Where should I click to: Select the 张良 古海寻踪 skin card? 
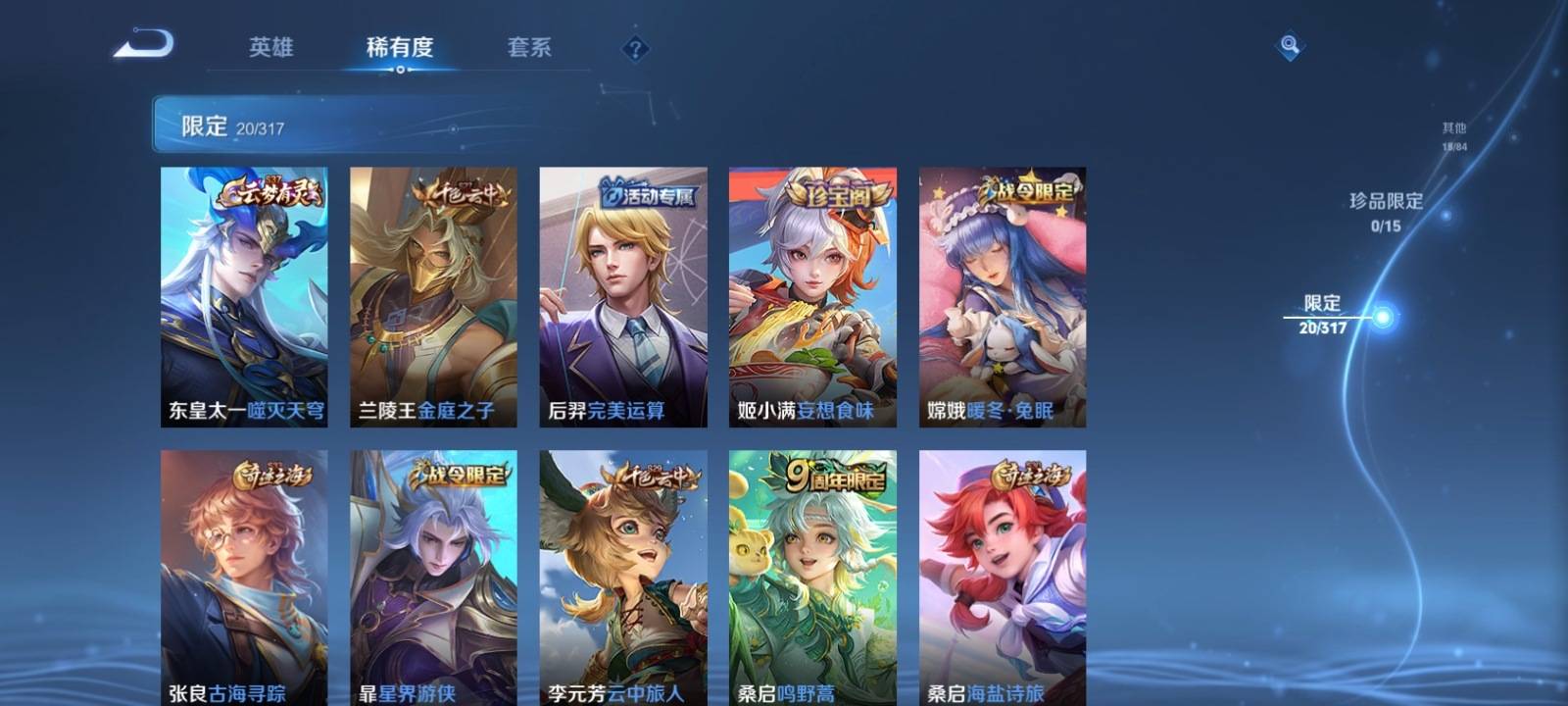pos(244,578)
